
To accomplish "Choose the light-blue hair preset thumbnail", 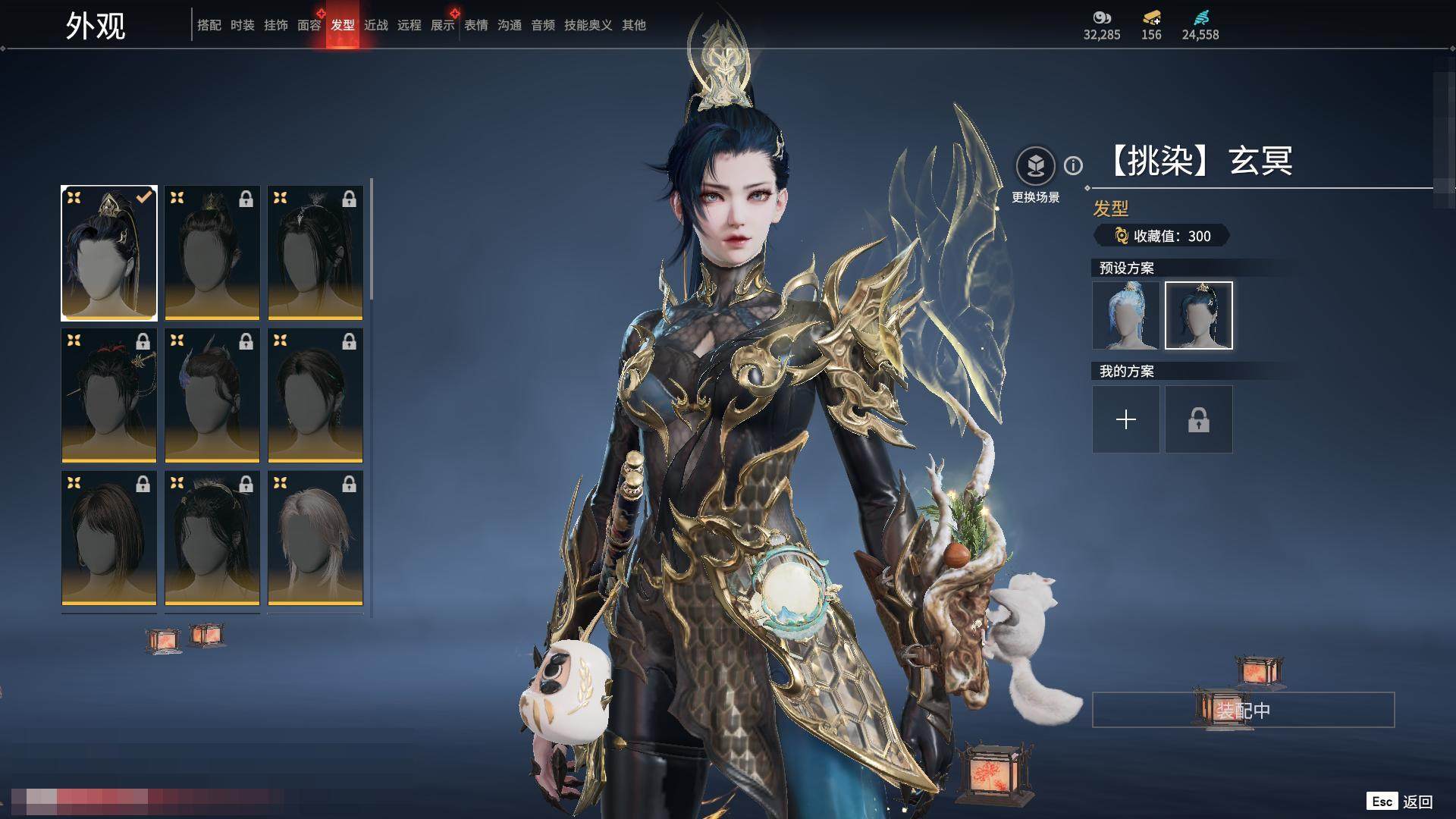I will click(x=1125, y=315).
